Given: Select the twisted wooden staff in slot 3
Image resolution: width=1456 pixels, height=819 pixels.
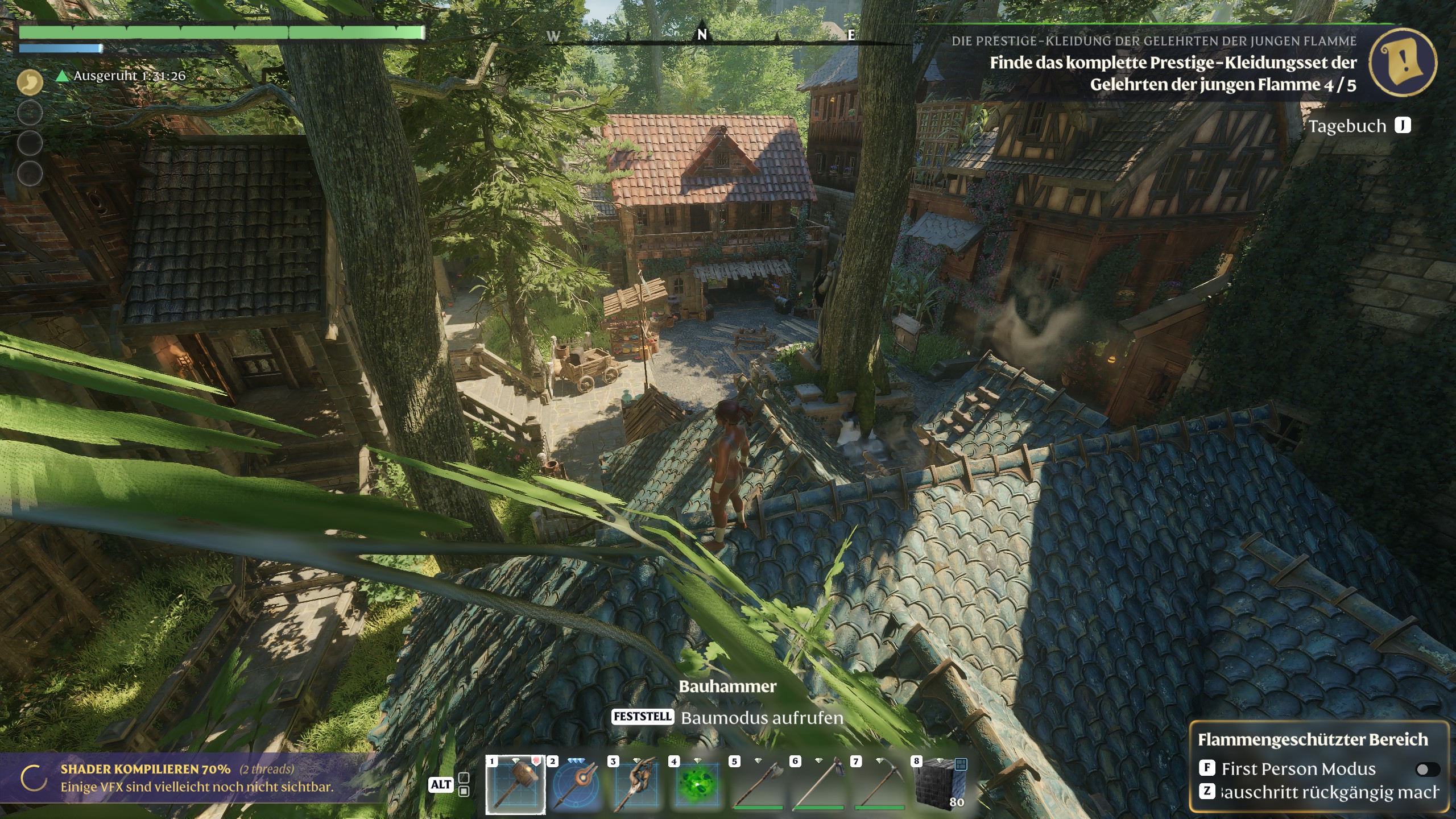Looking at the screenshot, I should click(637, 785).
